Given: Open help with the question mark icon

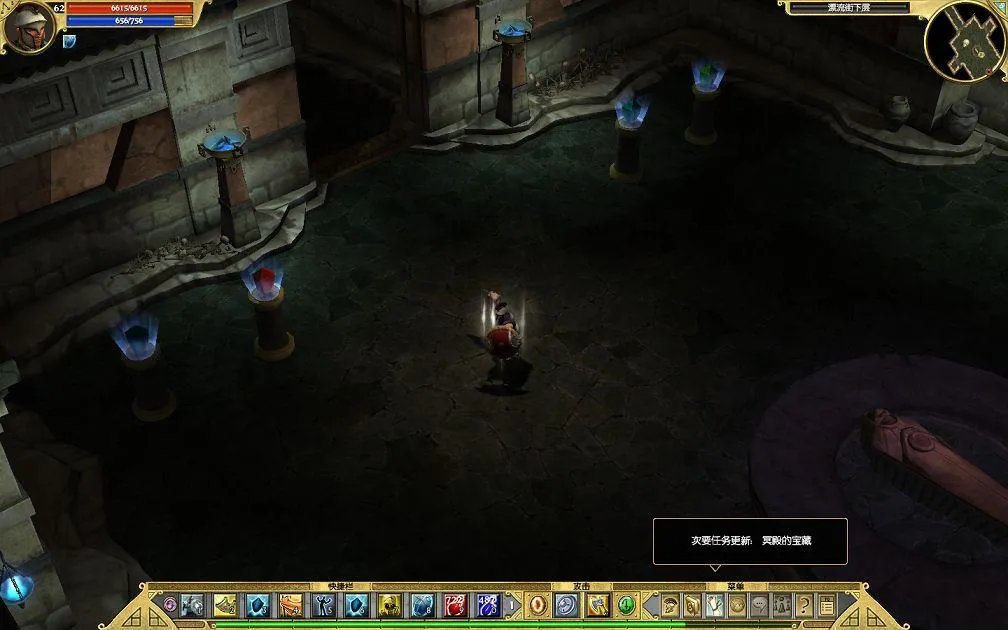Looking at the screenshot, I should click(x=804, y=605).
